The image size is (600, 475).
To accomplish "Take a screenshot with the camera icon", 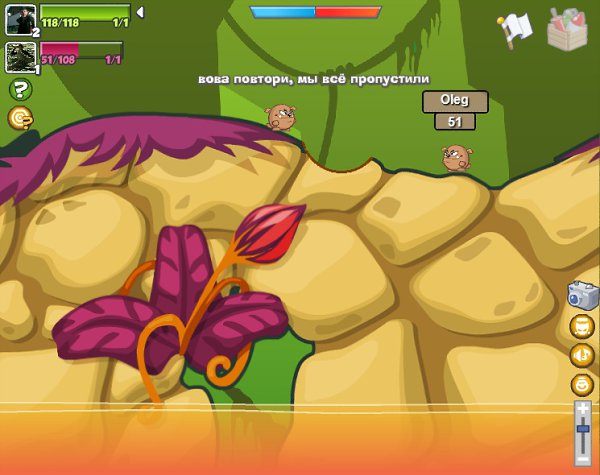I will (x=582, y=295).
